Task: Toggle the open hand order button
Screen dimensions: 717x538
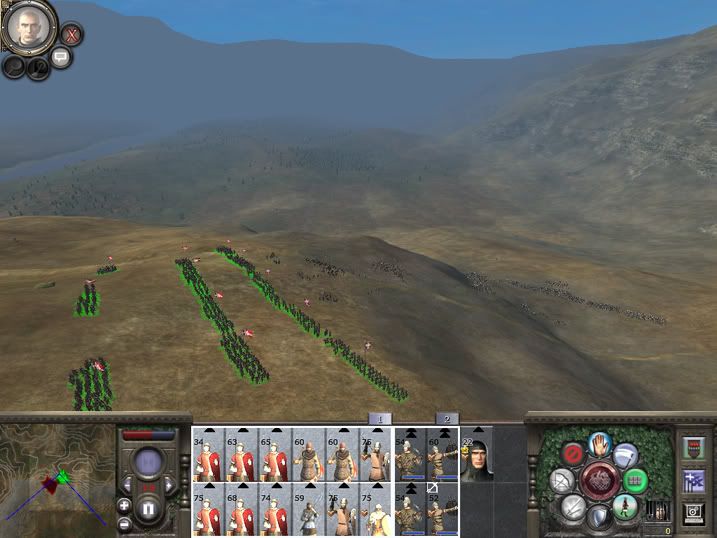Action: click(x=600, y=443)
